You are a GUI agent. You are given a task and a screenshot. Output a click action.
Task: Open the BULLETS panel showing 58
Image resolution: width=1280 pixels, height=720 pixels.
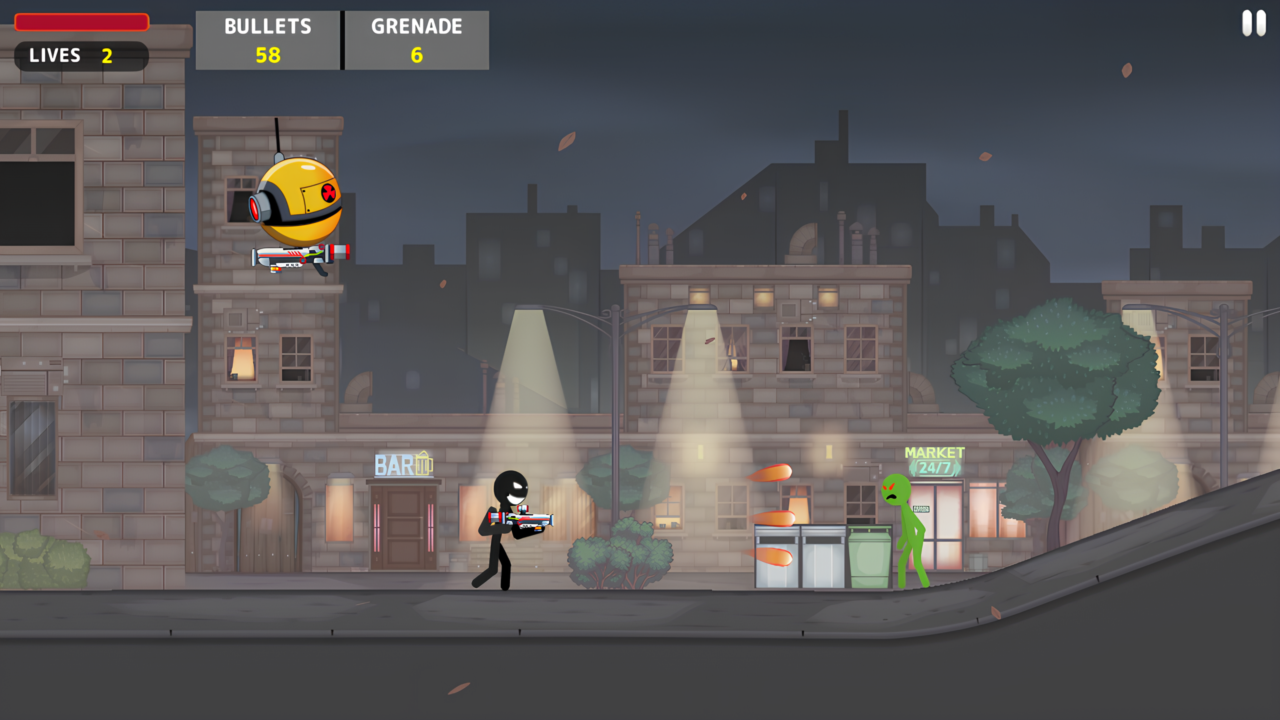267,40
